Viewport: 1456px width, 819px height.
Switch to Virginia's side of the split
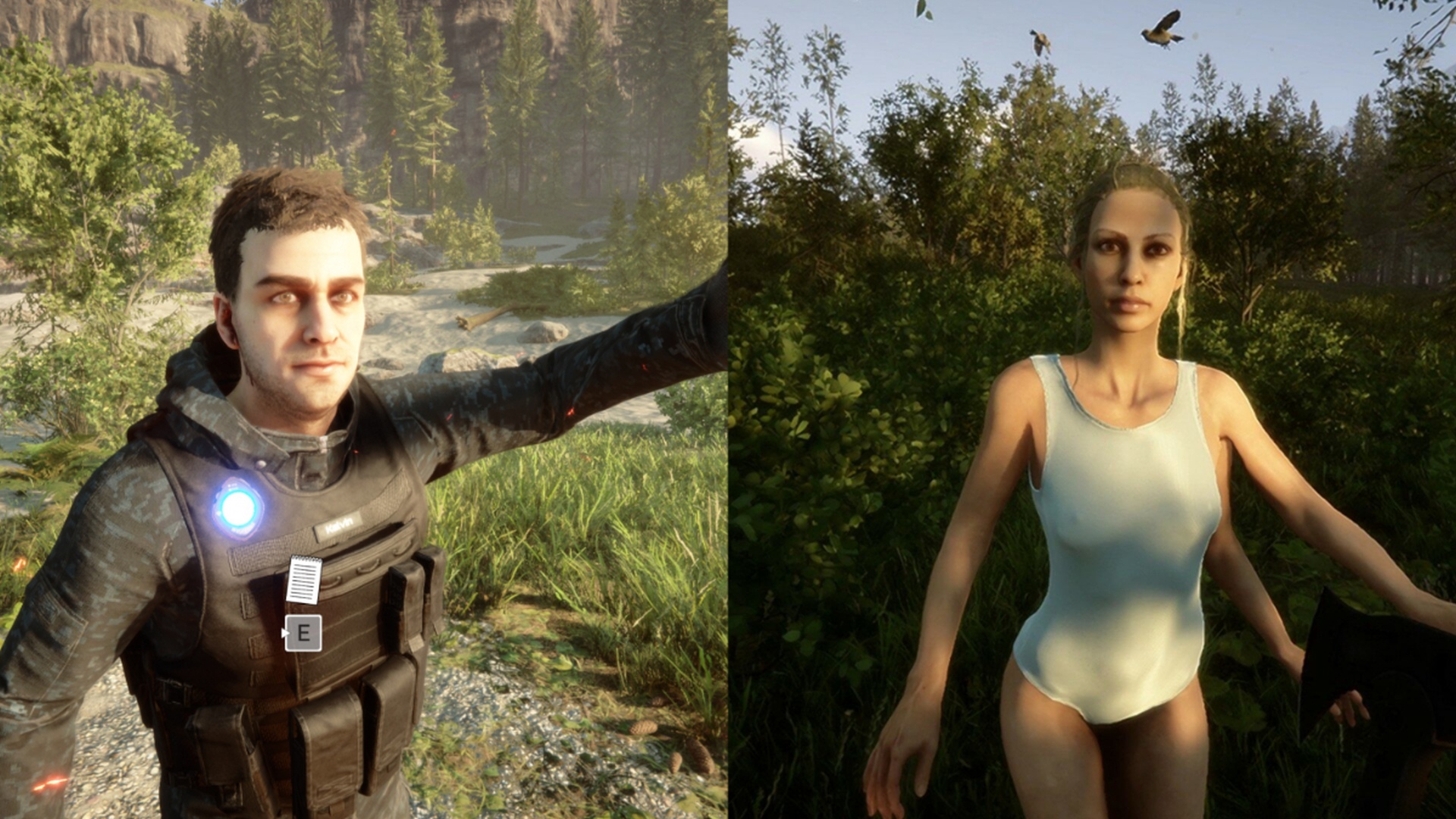click(1092, 409)
